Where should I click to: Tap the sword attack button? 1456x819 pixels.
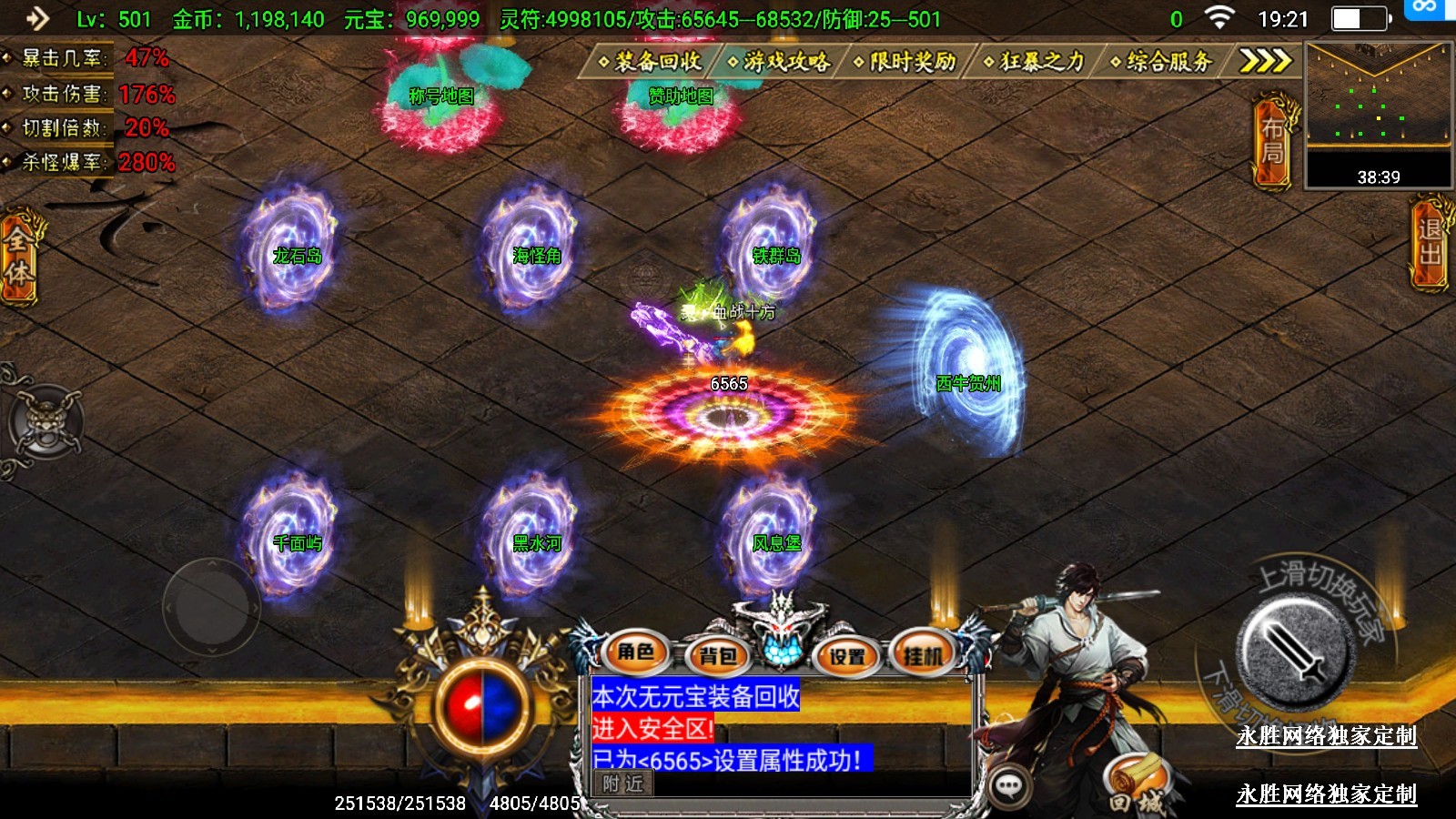coord(1295,651)
